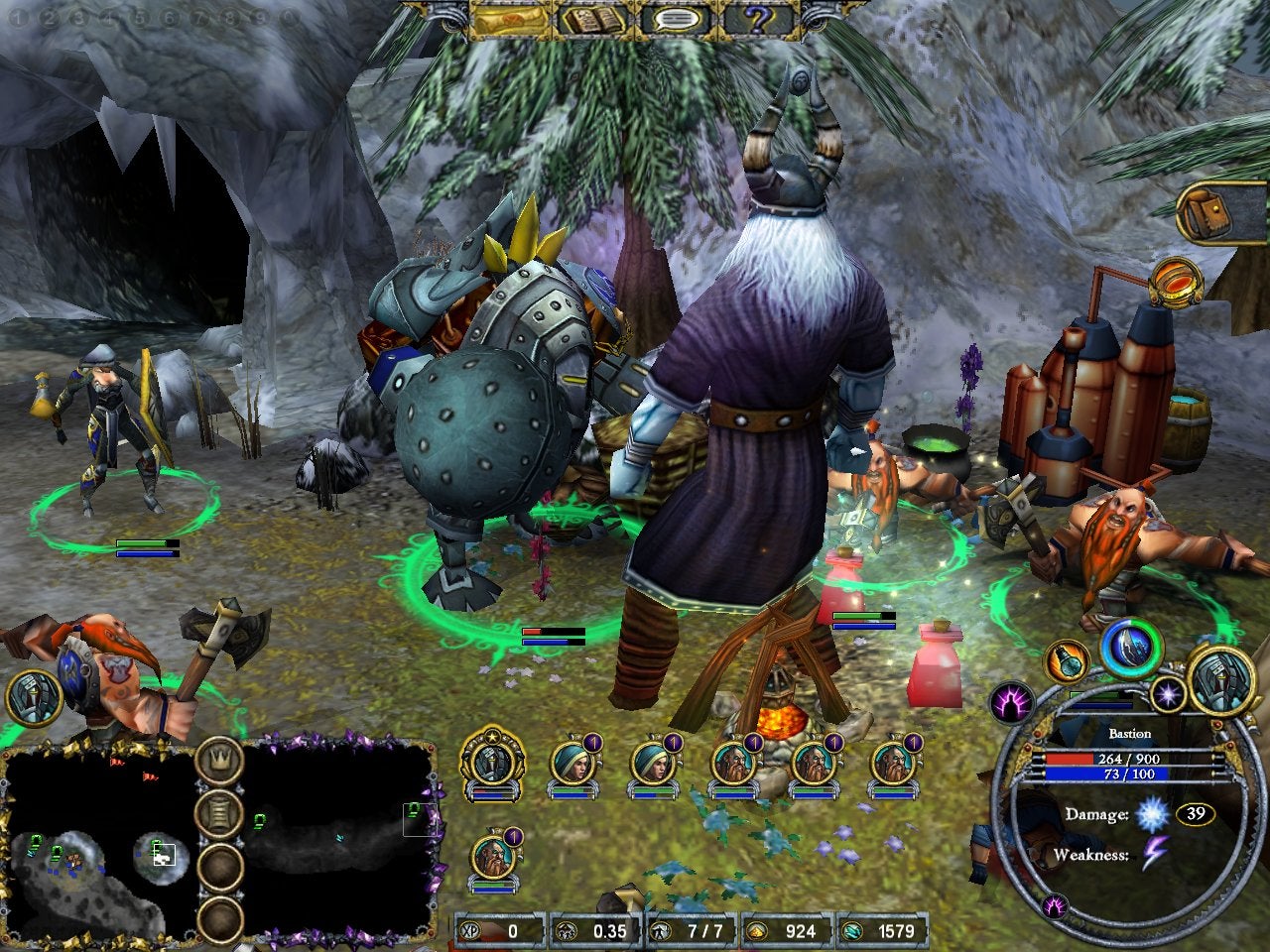Select the bearded dwarf portrait in the lower row
The image size is (1270, 952).
pos(493,858)
